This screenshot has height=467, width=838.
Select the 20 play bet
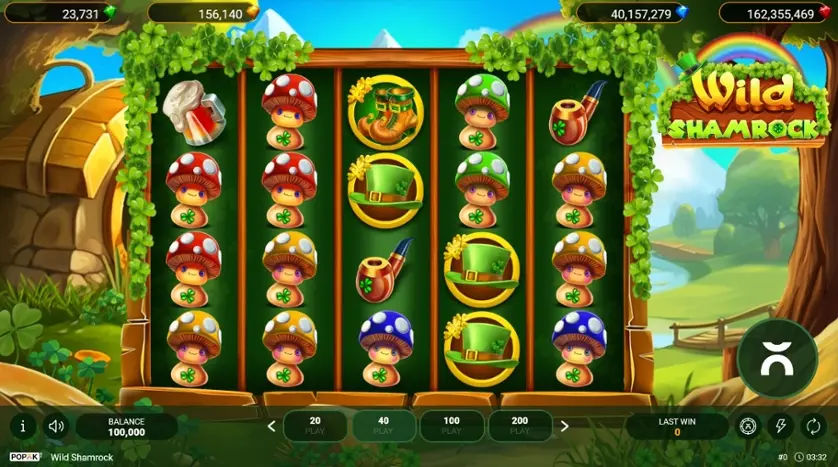click(315, 426)
